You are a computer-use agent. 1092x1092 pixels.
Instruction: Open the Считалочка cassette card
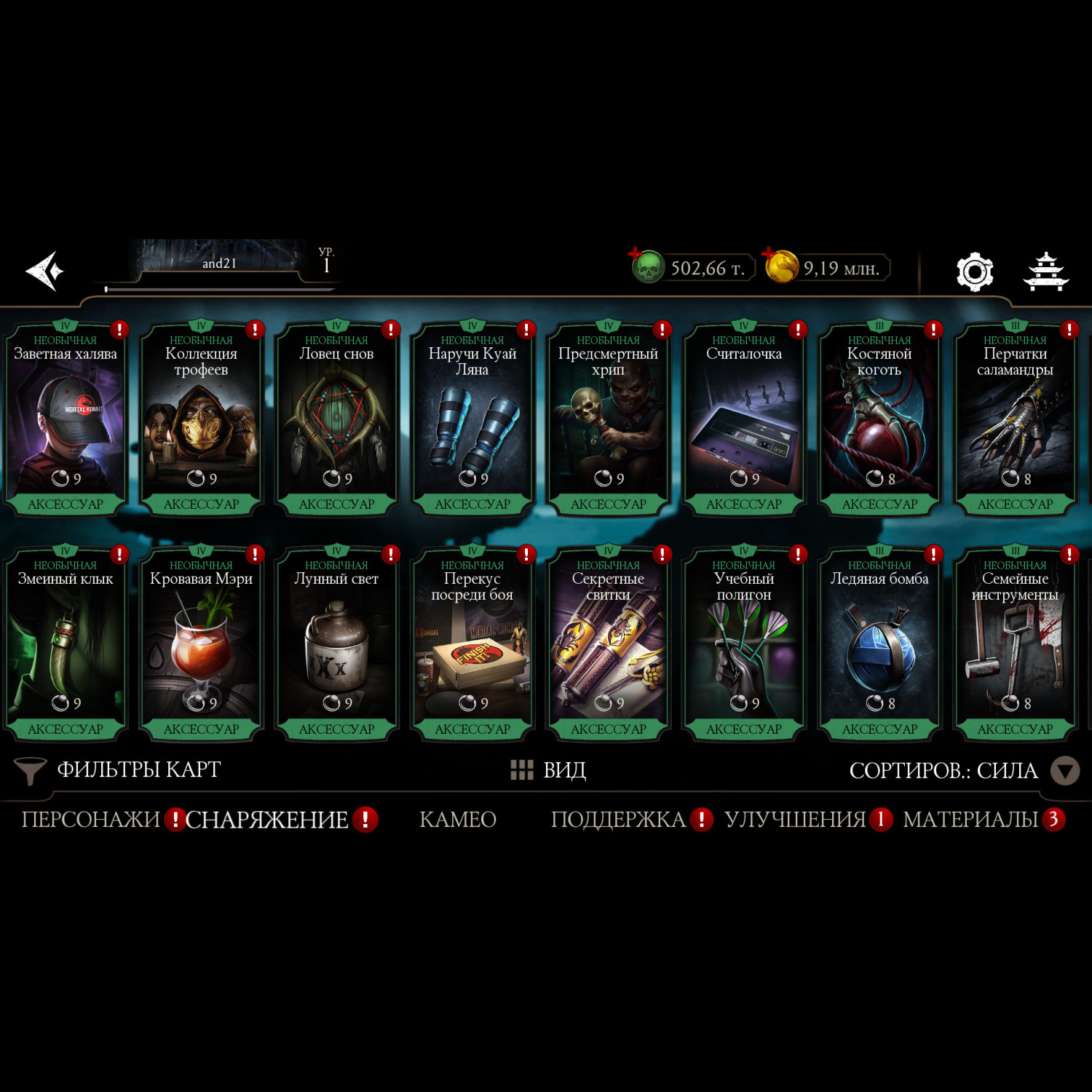743,420
